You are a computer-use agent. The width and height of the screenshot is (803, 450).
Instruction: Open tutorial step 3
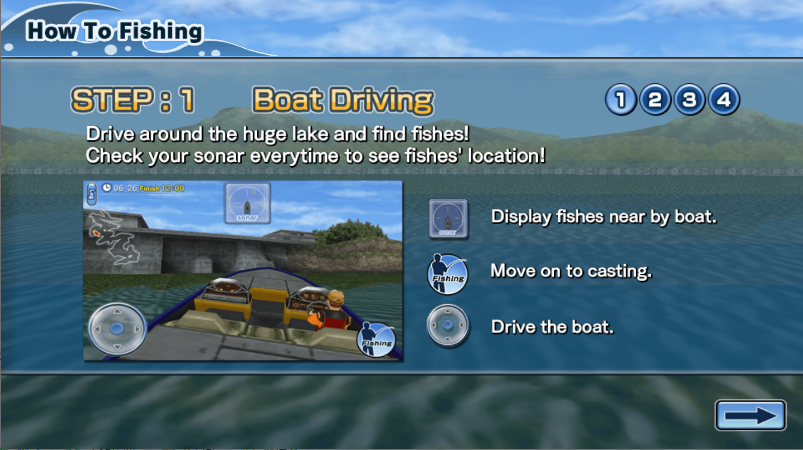[688, 99]
